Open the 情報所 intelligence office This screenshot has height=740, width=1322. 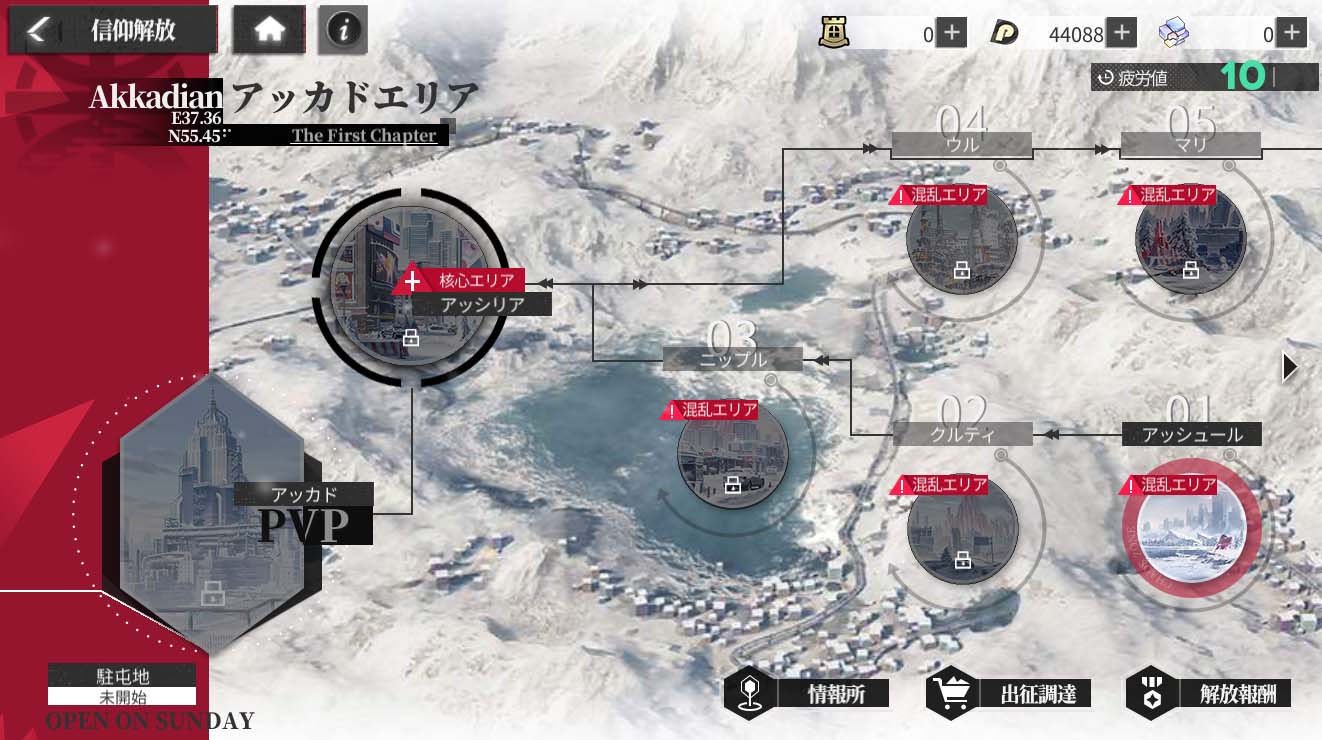(807, 693)
